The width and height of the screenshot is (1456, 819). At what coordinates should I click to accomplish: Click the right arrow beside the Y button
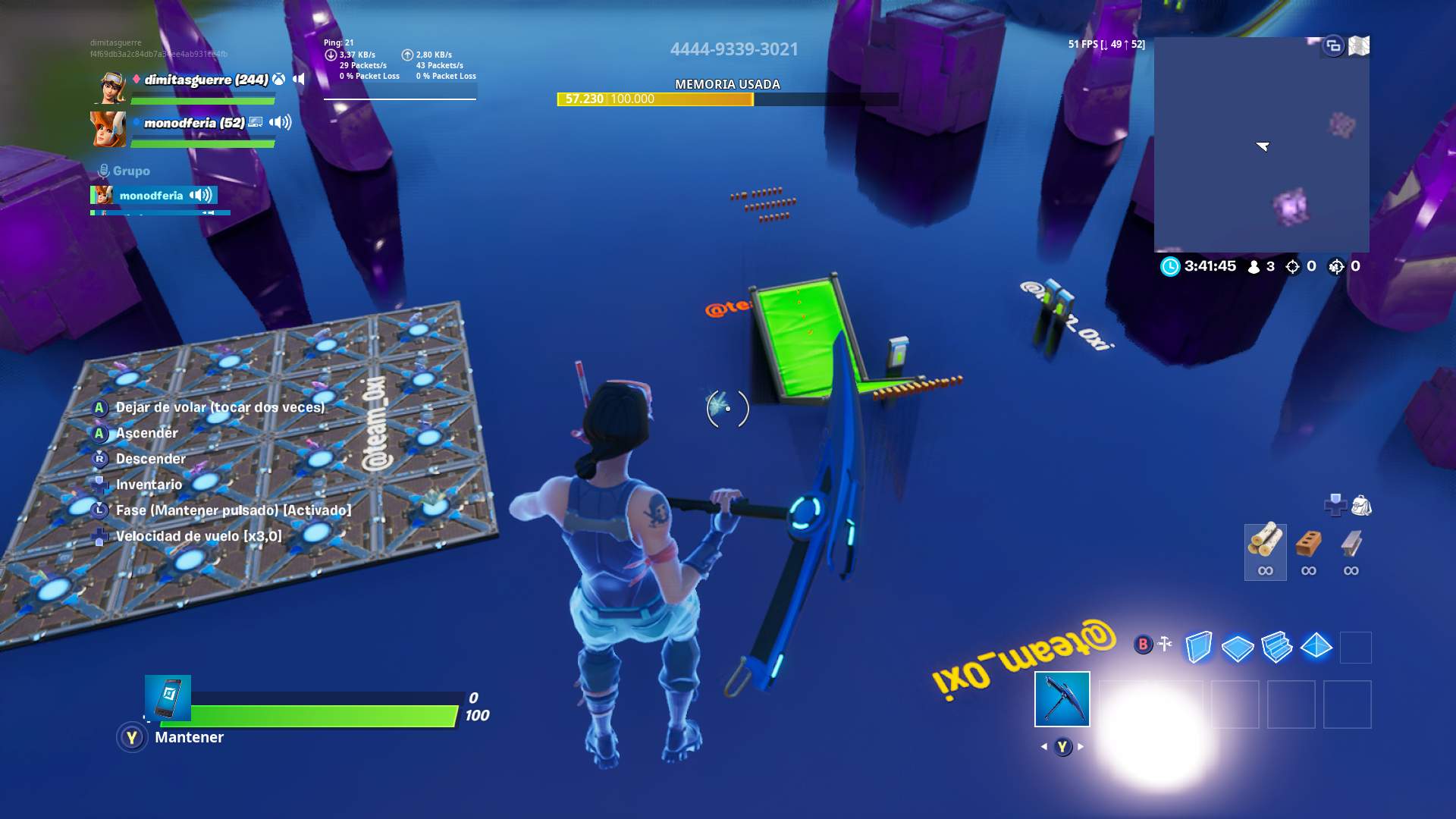pyautogui.click(x=1080, y=745)
